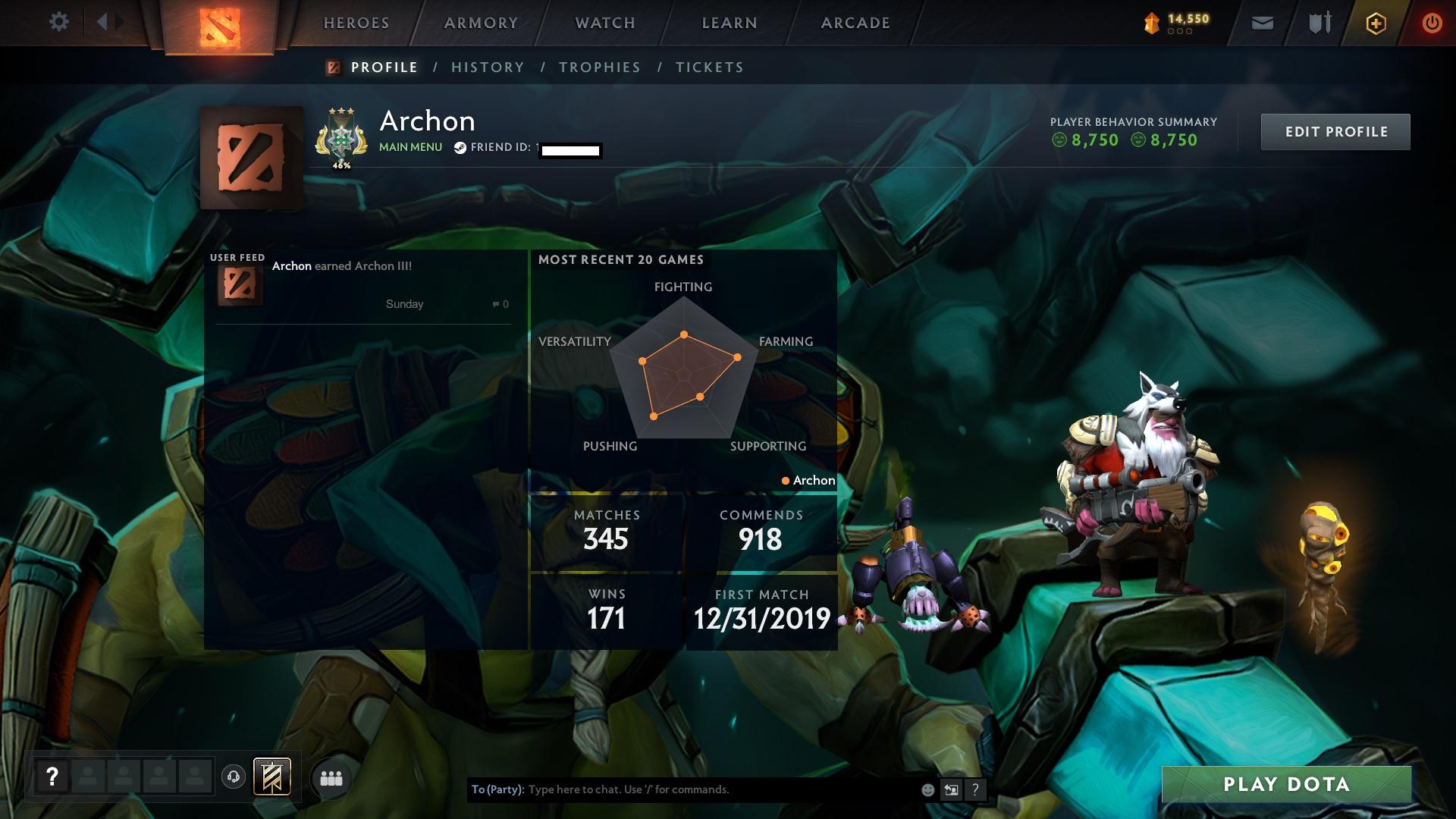Open the friends list people icon
The image size is (1456, 819).
(332, 778)
